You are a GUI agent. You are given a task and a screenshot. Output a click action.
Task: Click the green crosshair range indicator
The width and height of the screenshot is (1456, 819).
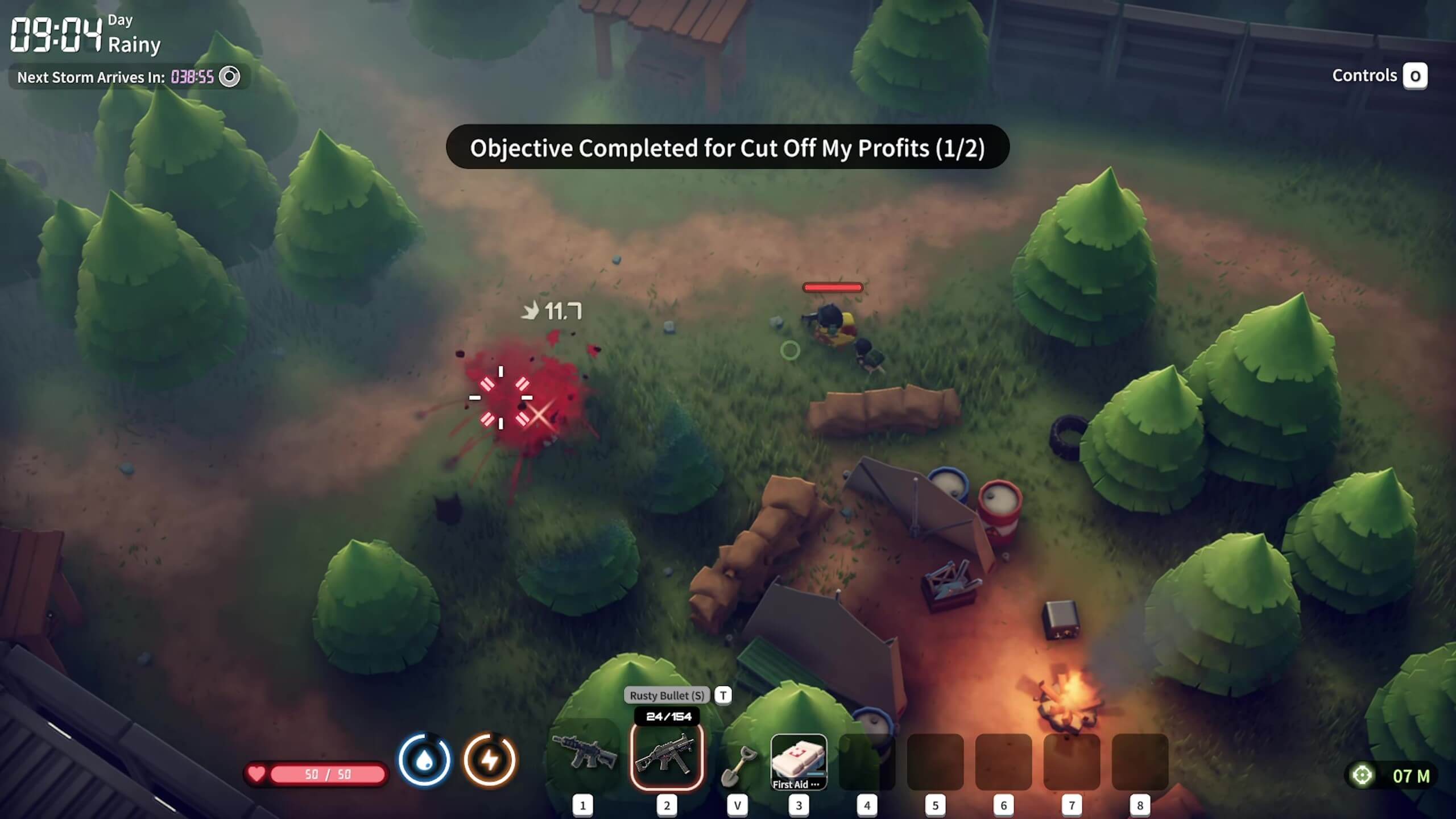click(x=1362, y=775)
